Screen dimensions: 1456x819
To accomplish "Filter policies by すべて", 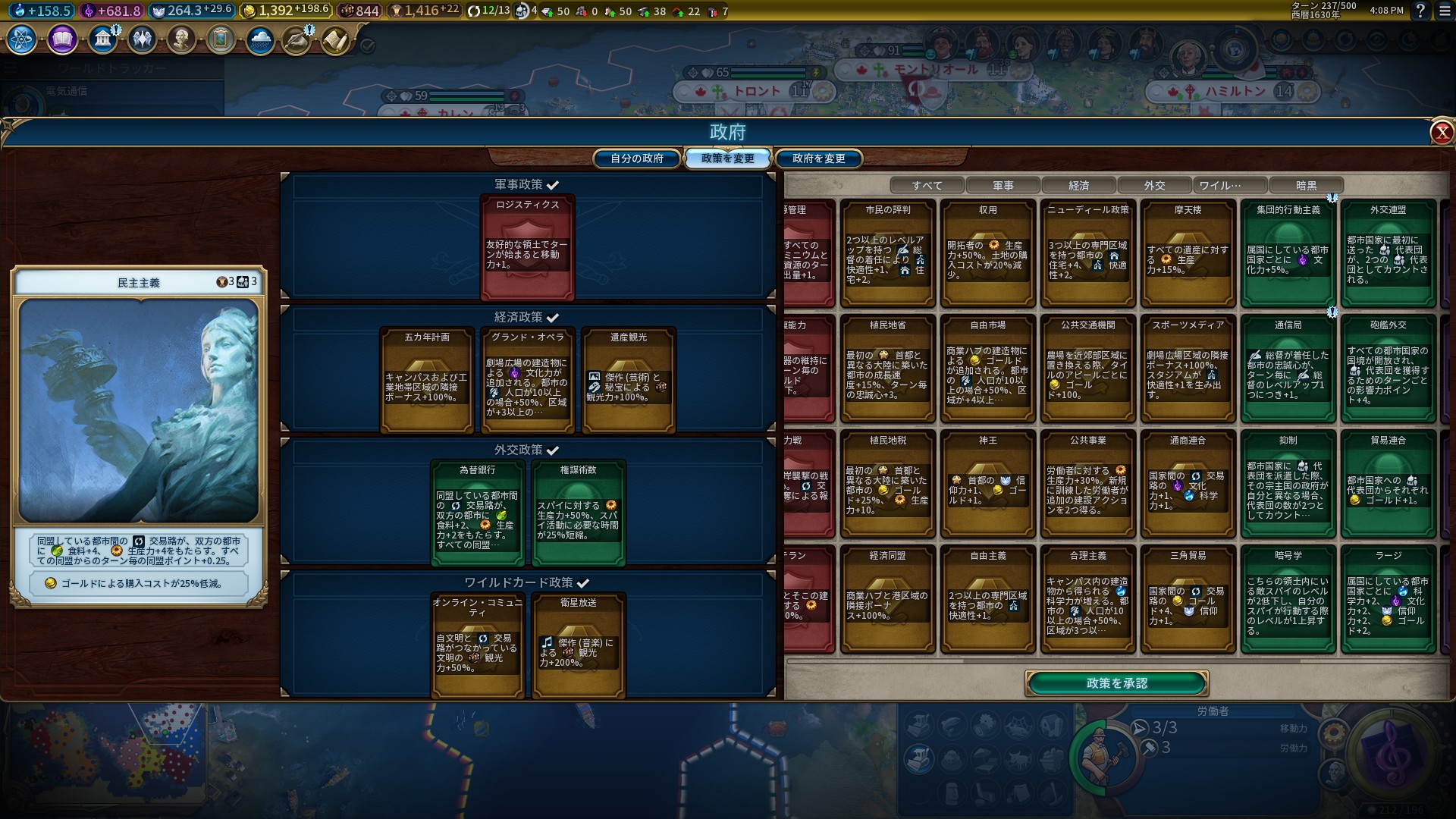I will (927, 186).
